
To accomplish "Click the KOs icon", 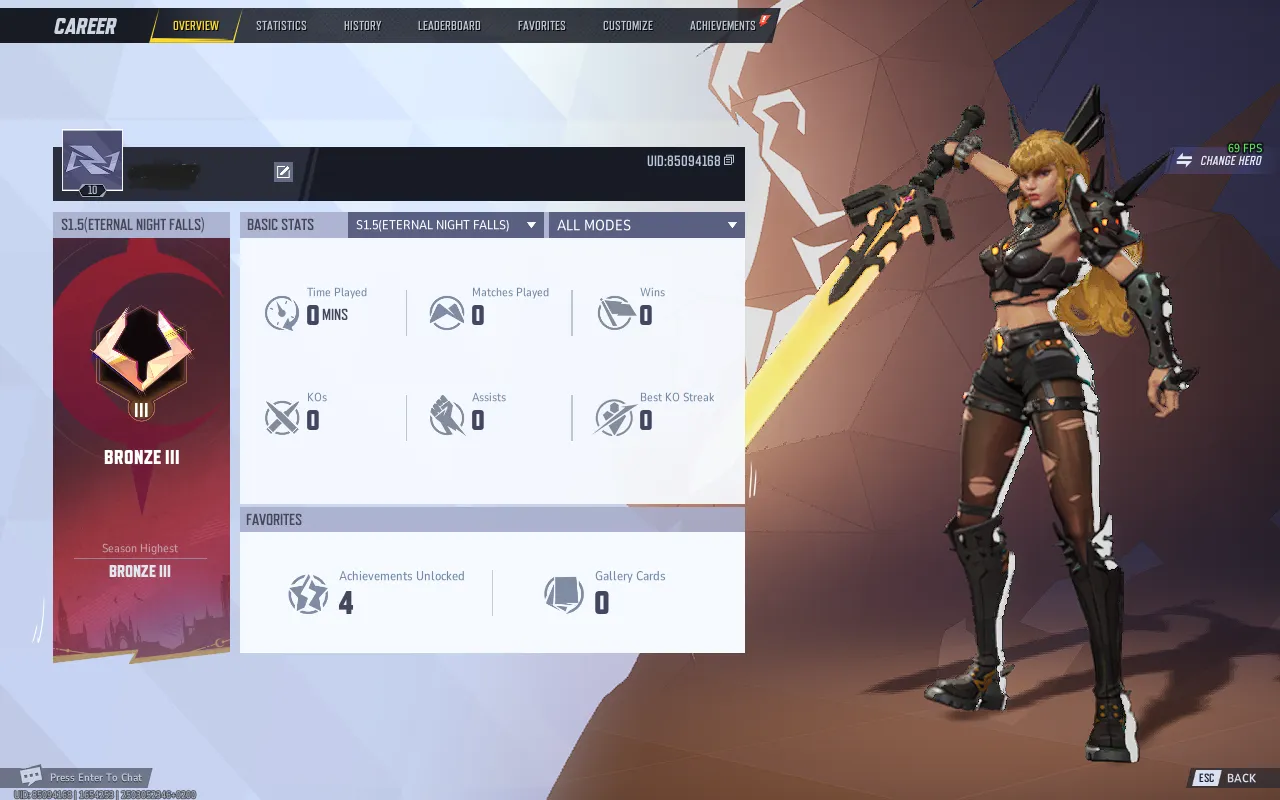I will coord(281,415).
